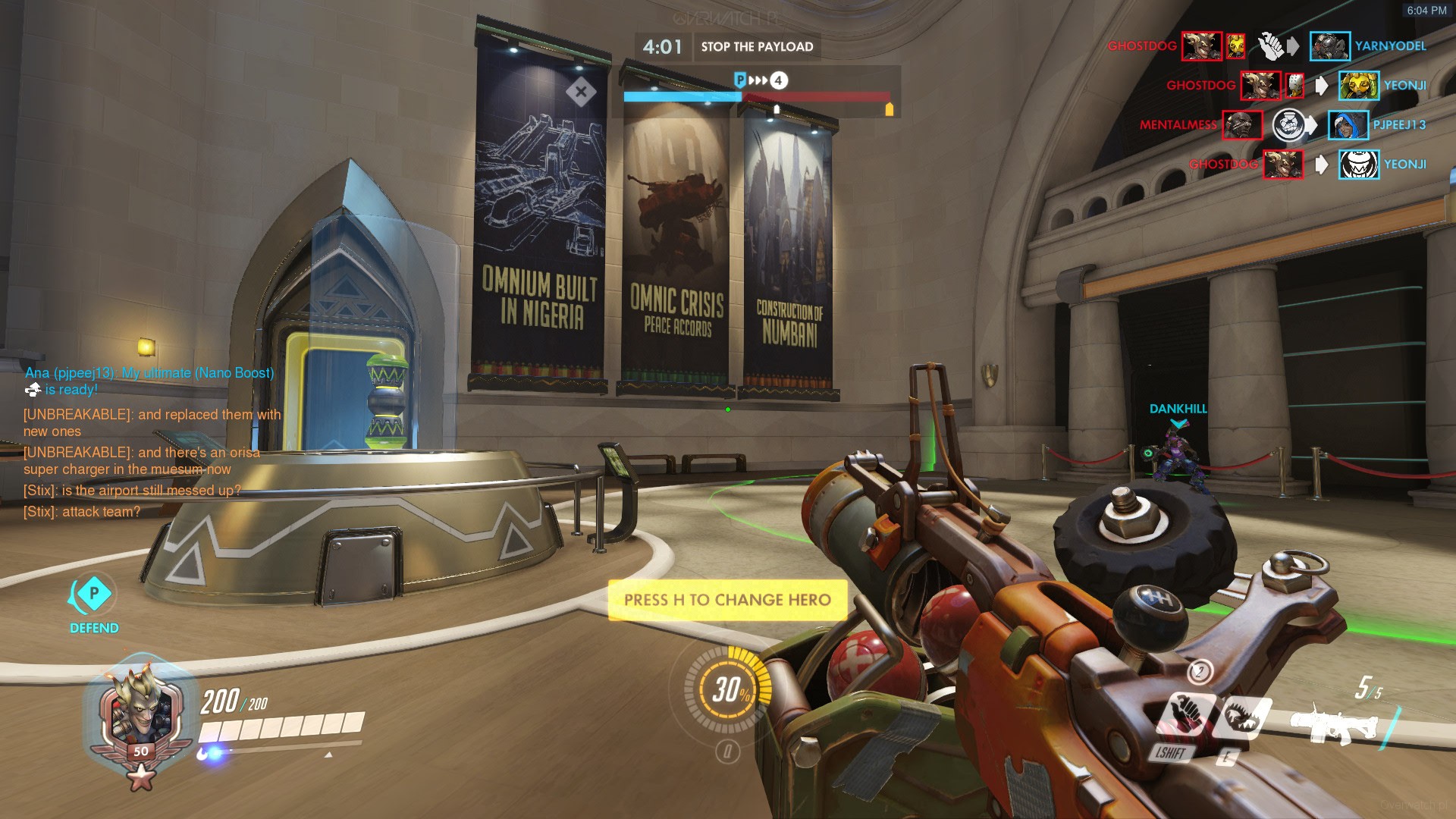Click the ultimate charge meter at 30%
Screen dimensions: 1456x819
click(728, 689)
